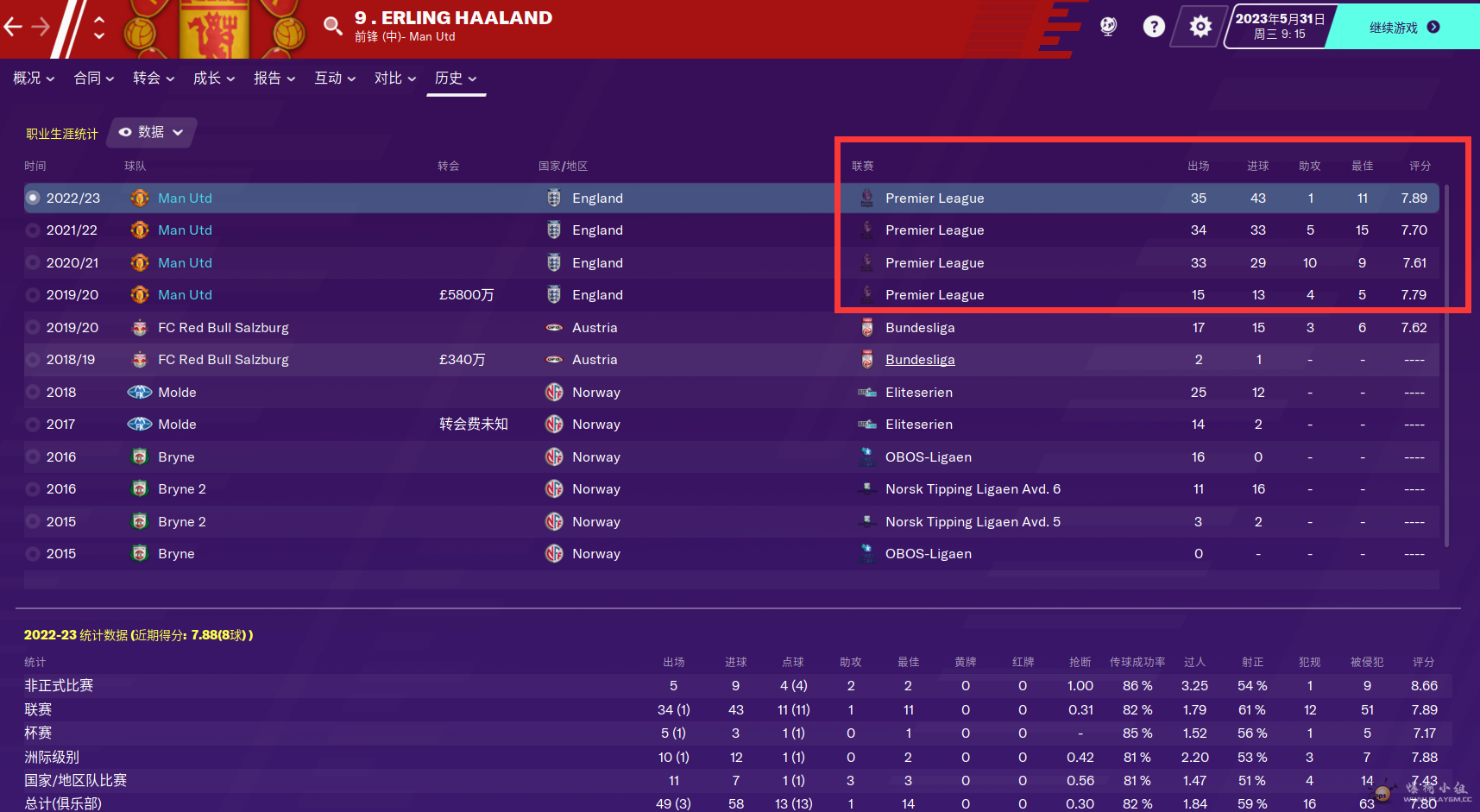
Task: Go forward using the right arrow
Action: pyautogui.click(x=41, y=27)
